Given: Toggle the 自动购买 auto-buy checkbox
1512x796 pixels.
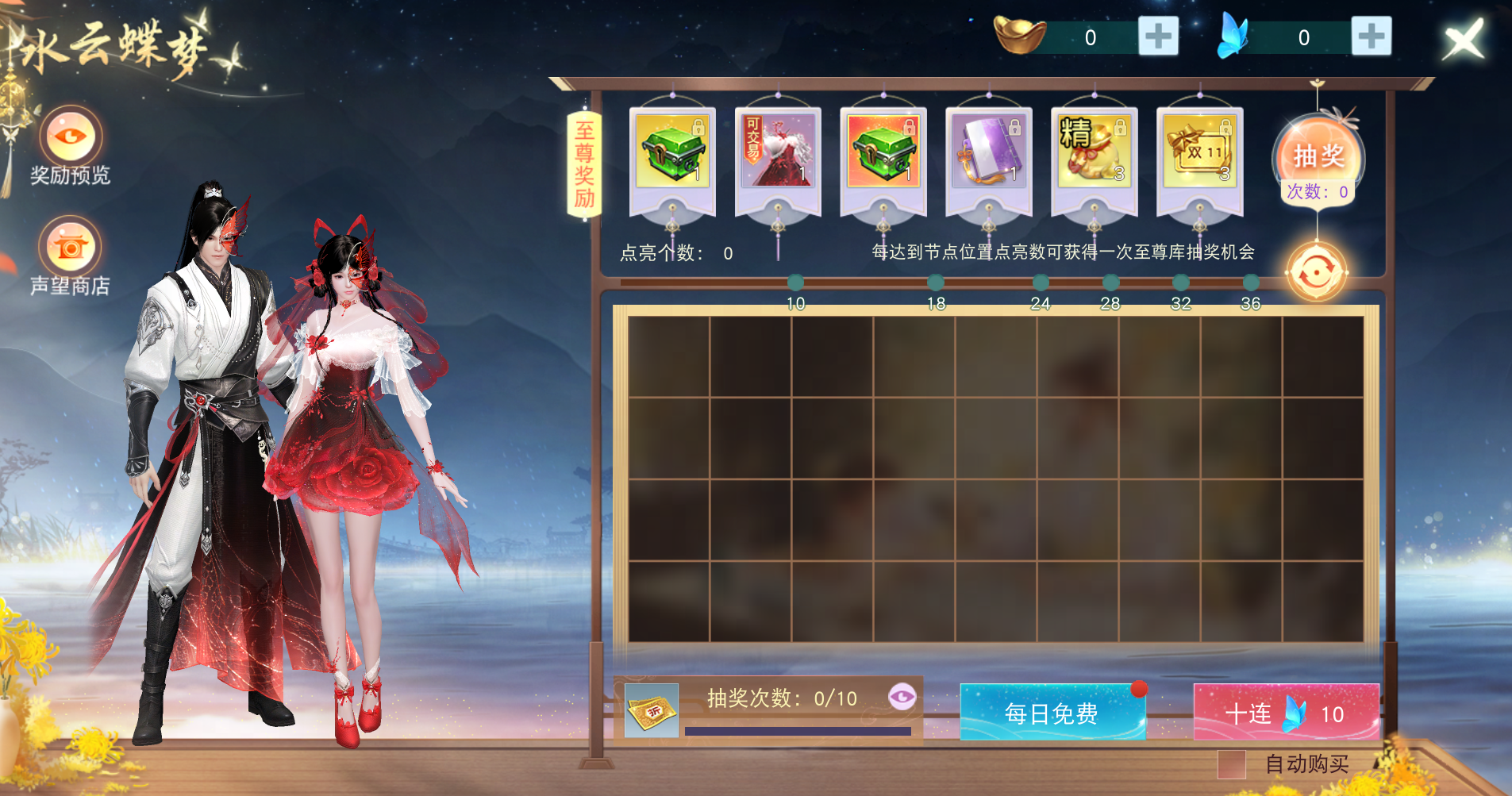Looking at the screenshot, I should tap(1231, 764).
